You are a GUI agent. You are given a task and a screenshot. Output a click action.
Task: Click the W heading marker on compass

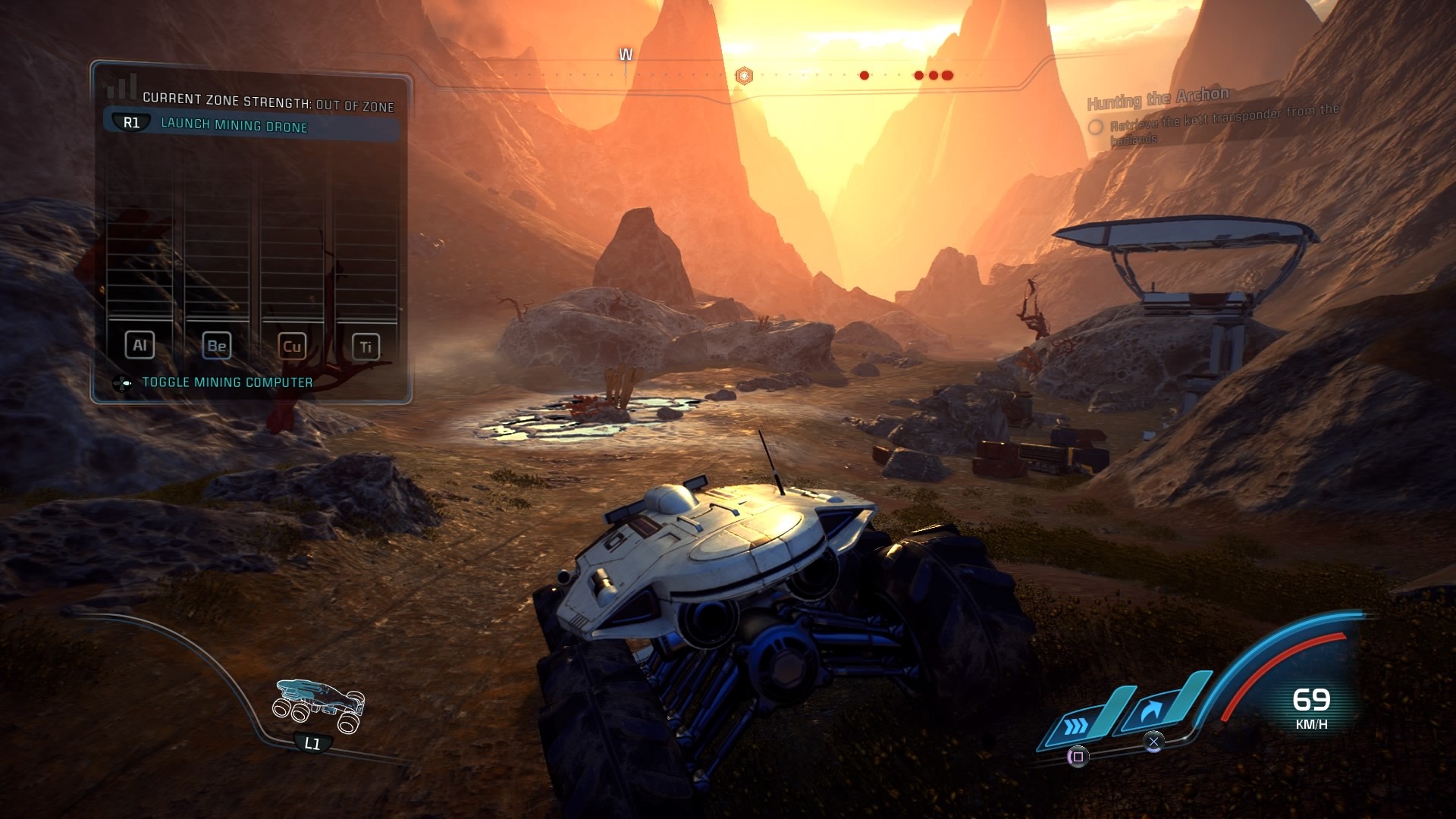[x=626, y=55]
